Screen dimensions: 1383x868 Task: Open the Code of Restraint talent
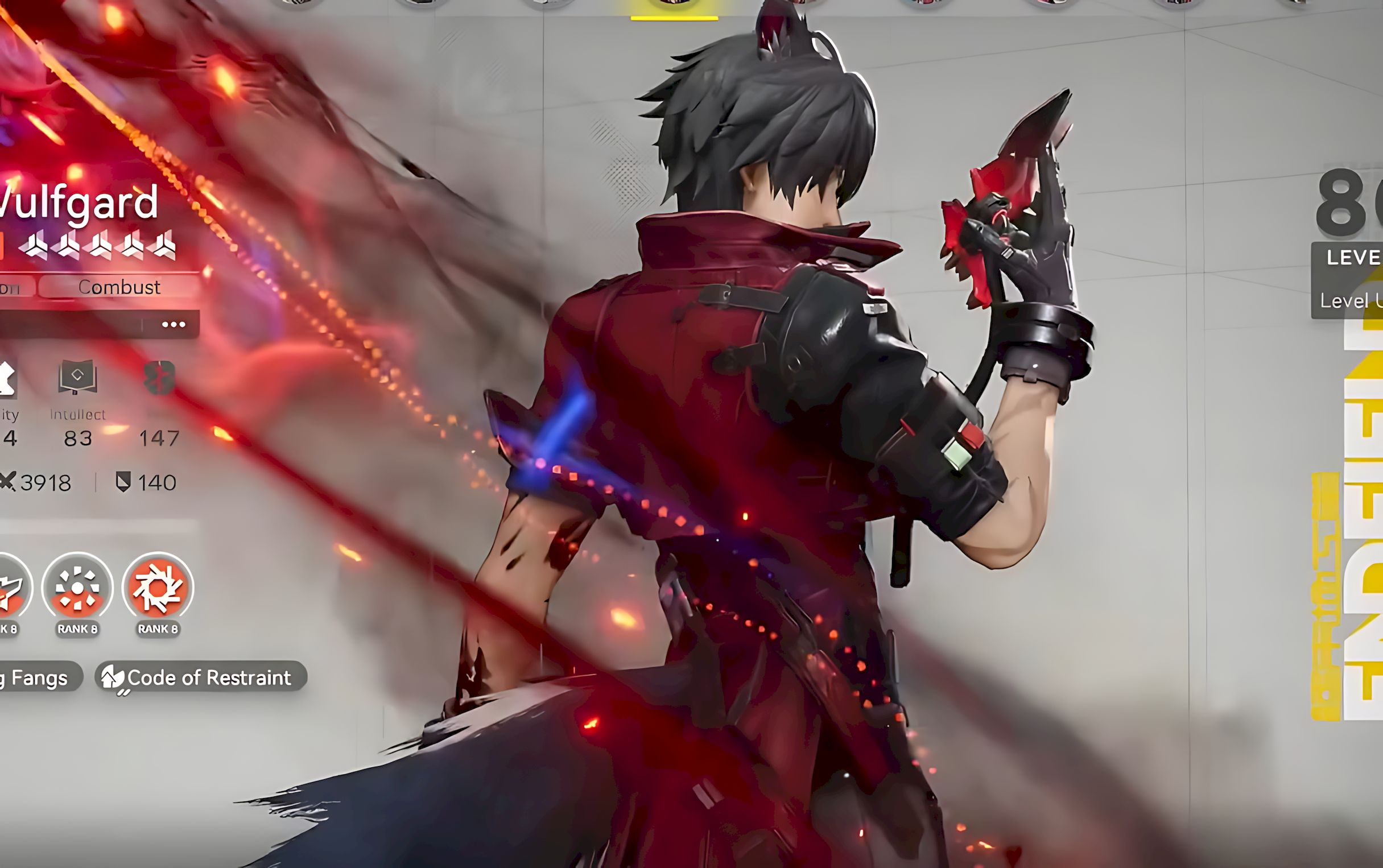tap(201, 677)
